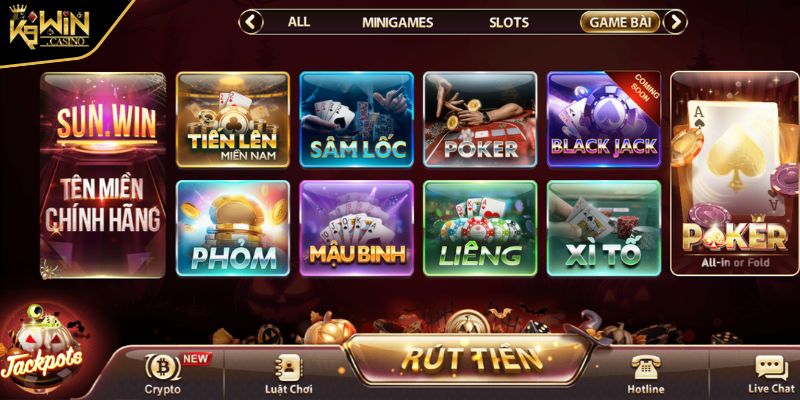
Task: Select the SLOTS category tab
Action: 509,21
